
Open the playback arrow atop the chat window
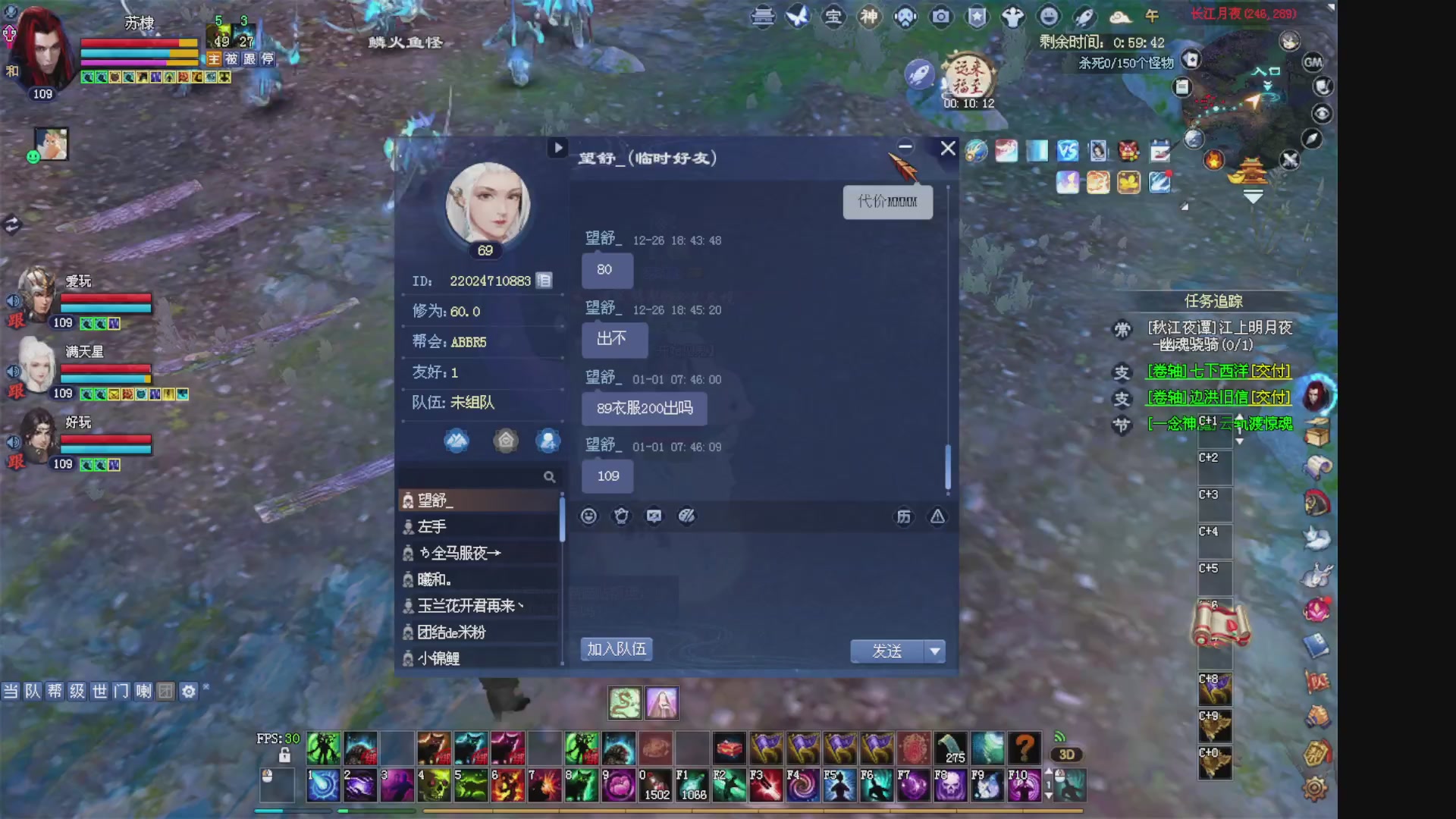(559, 148)
